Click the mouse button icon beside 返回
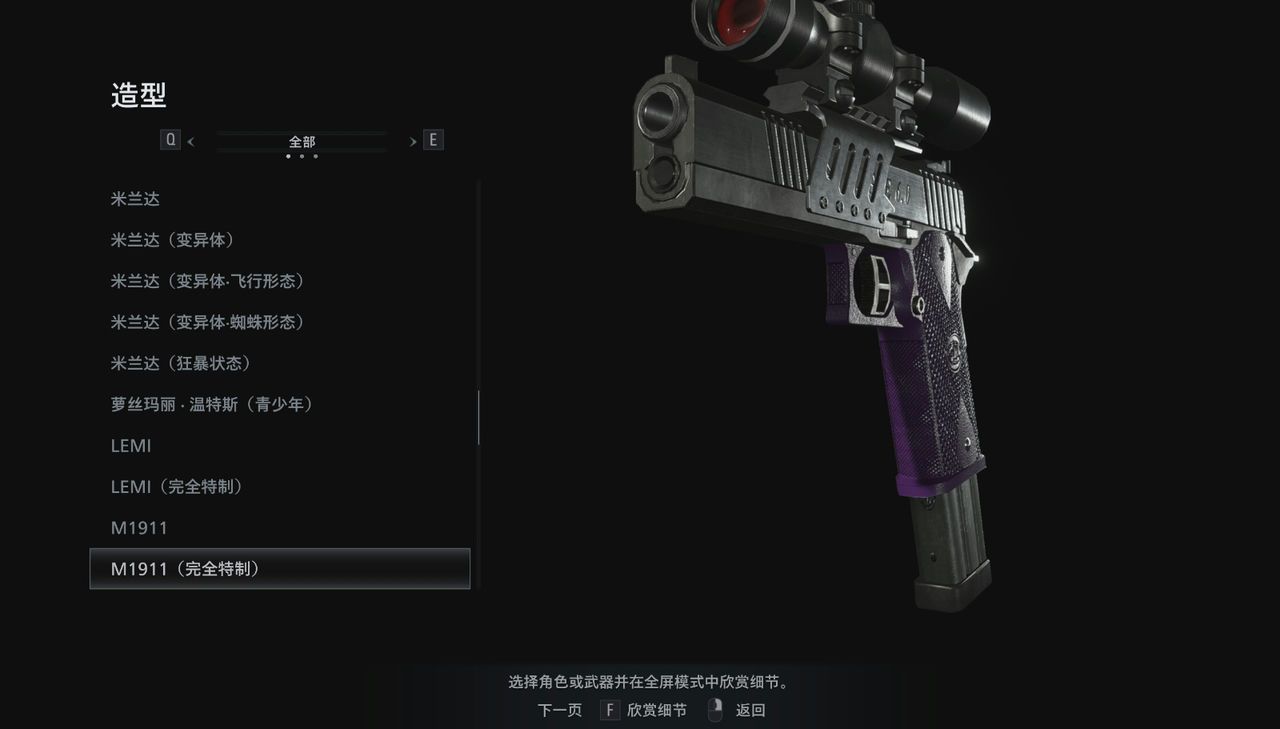Image resolution: width=1280 pixels, height=729 pixels. (x=714, y=709)
